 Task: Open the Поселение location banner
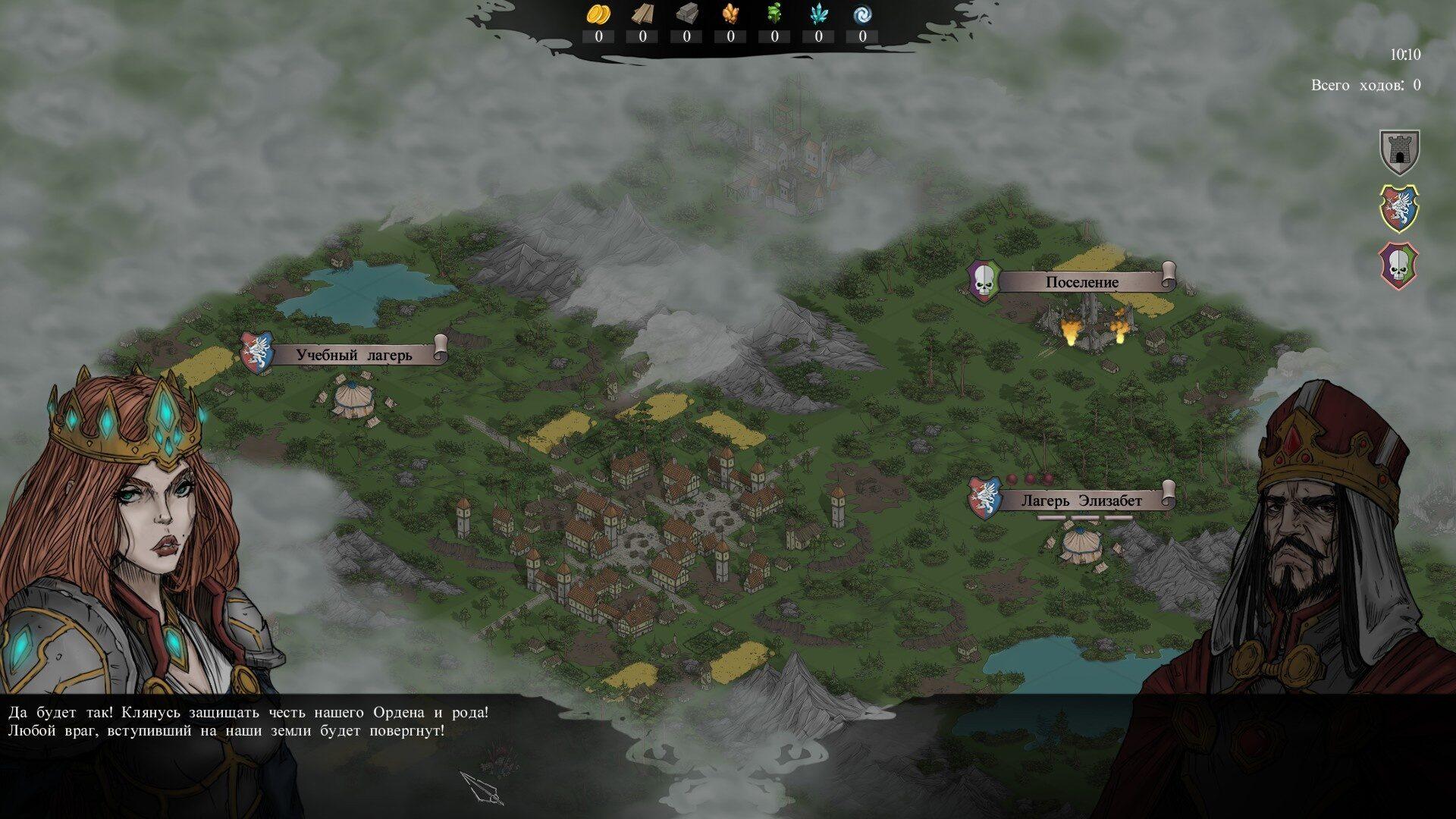coord(1081,282)
